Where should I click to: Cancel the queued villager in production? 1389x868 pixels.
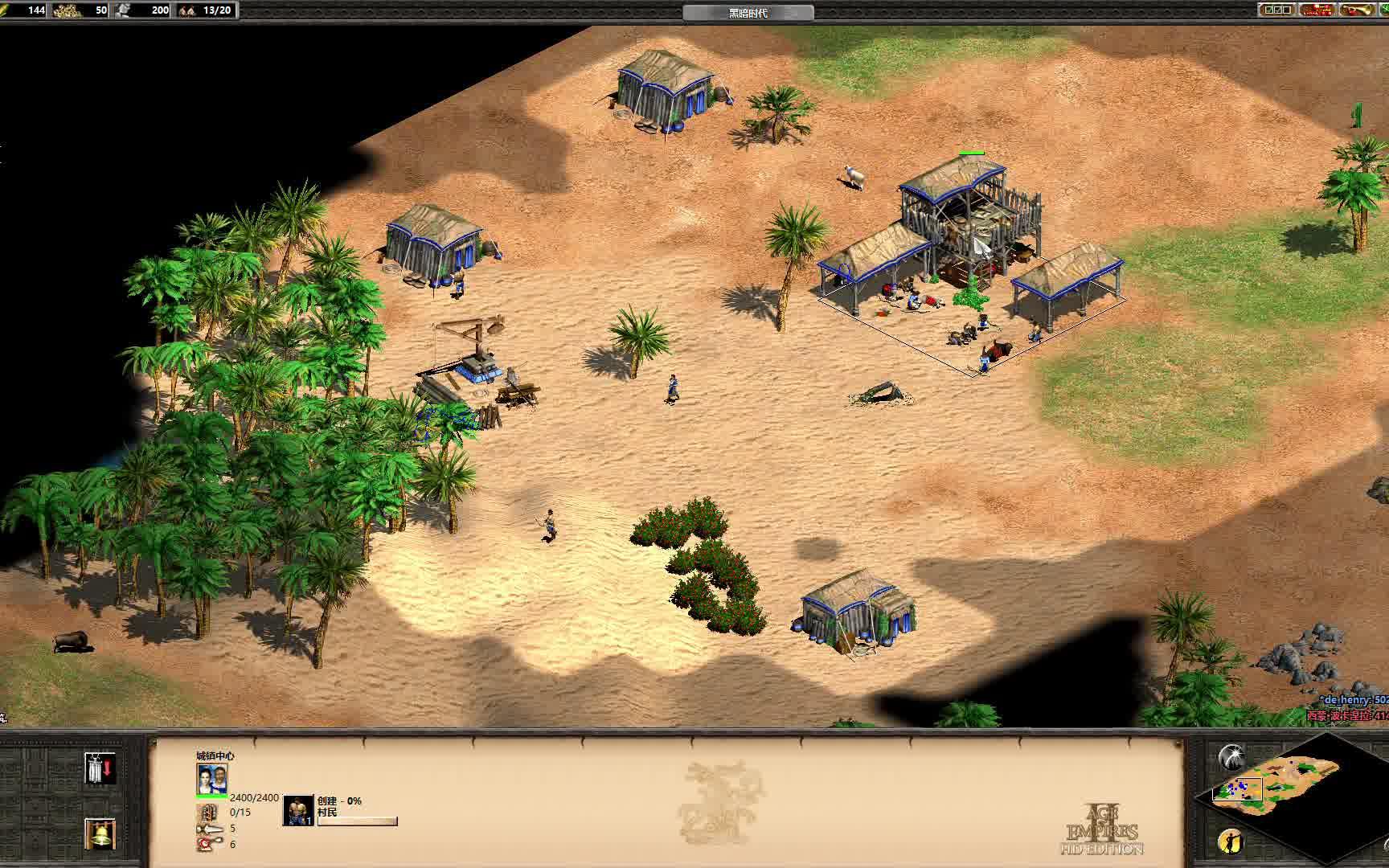[297, 810]
